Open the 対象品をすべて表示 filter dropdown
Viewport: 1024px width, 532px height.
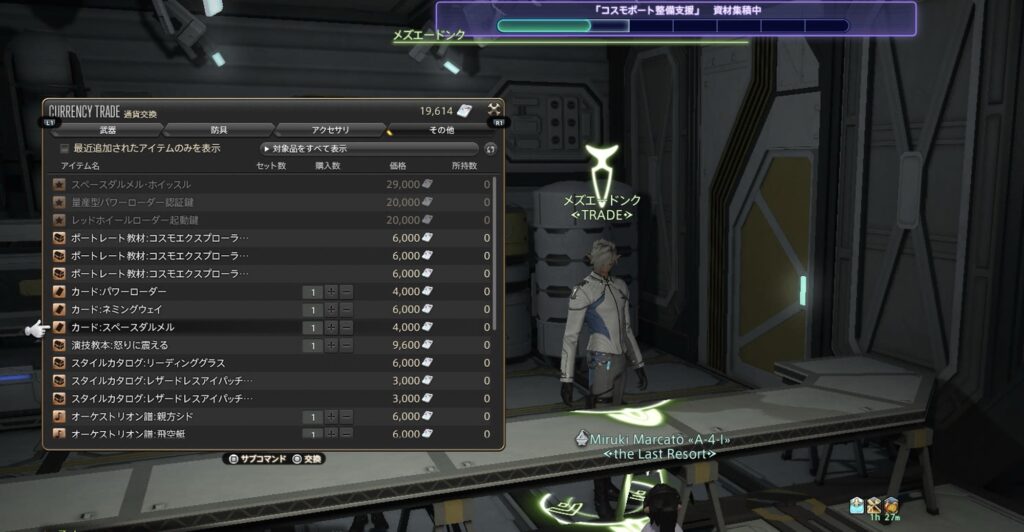(368, 148)
